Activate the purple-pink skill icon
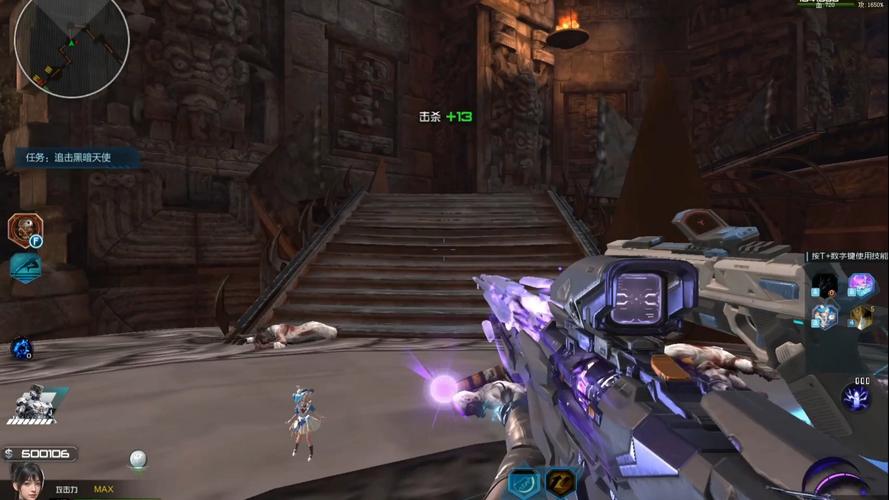This screenshot has width=889, height=500. point(860,285)
